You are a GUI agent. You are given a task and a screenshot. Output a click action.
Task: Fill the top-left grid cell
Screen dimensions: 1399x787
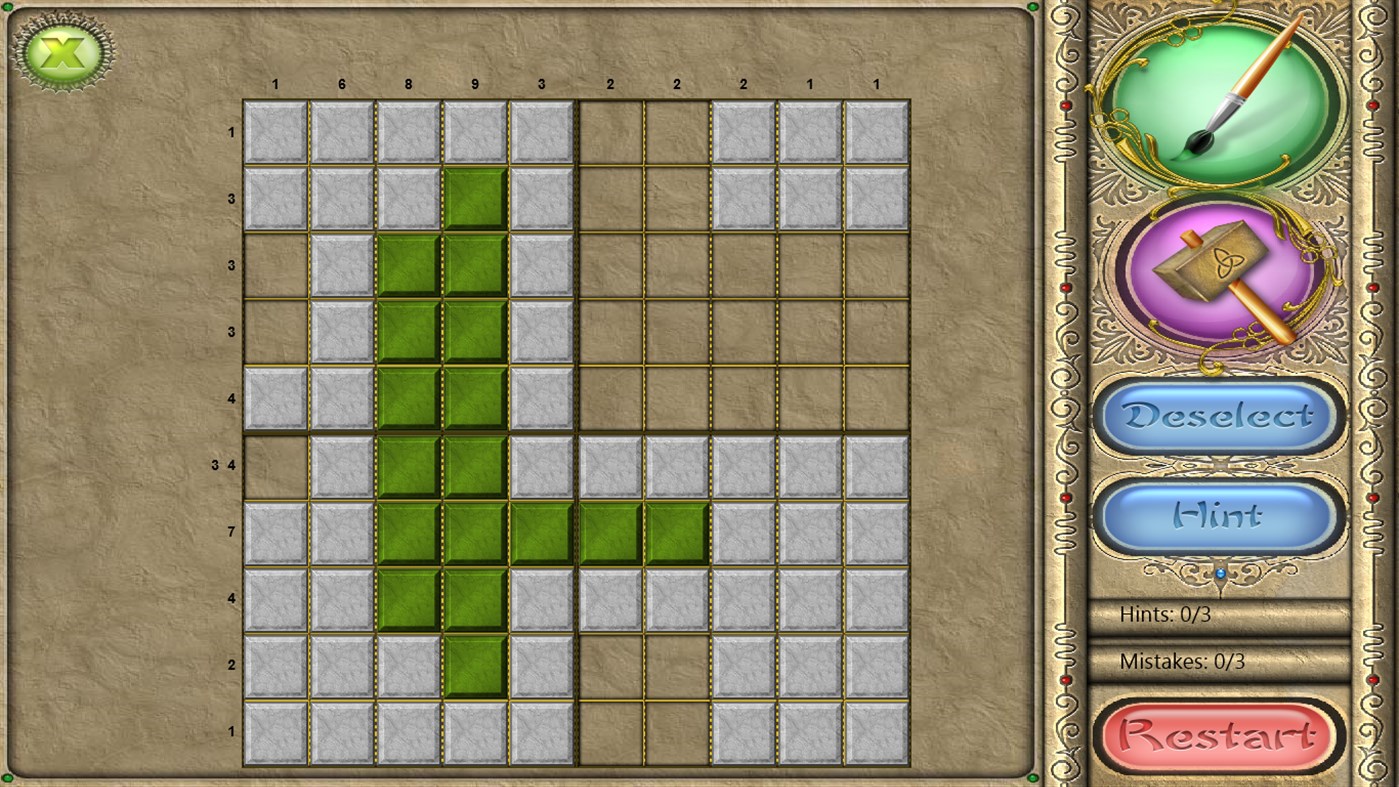(276, 132)
